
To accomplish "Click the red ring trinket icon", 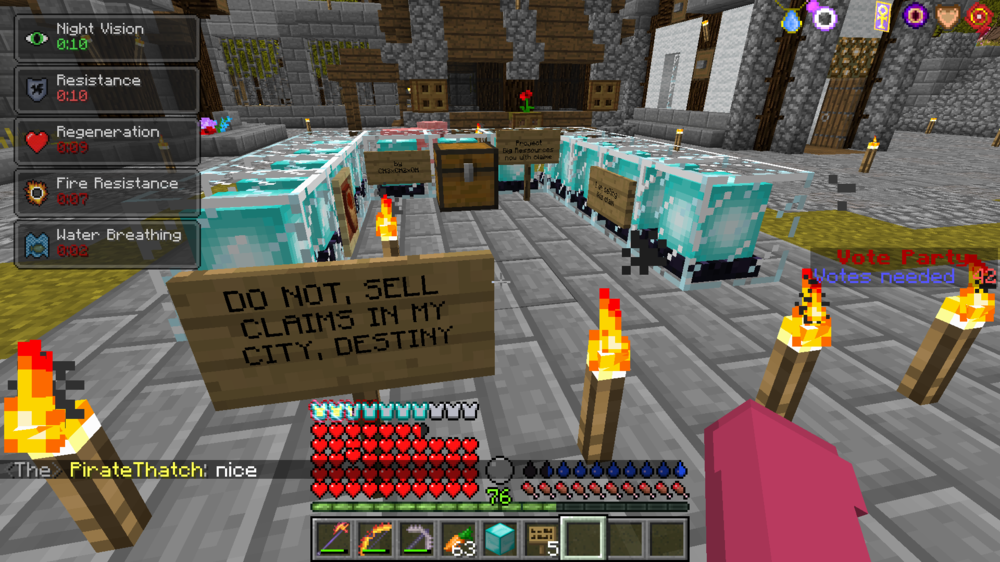I will (x=979, y=16).
